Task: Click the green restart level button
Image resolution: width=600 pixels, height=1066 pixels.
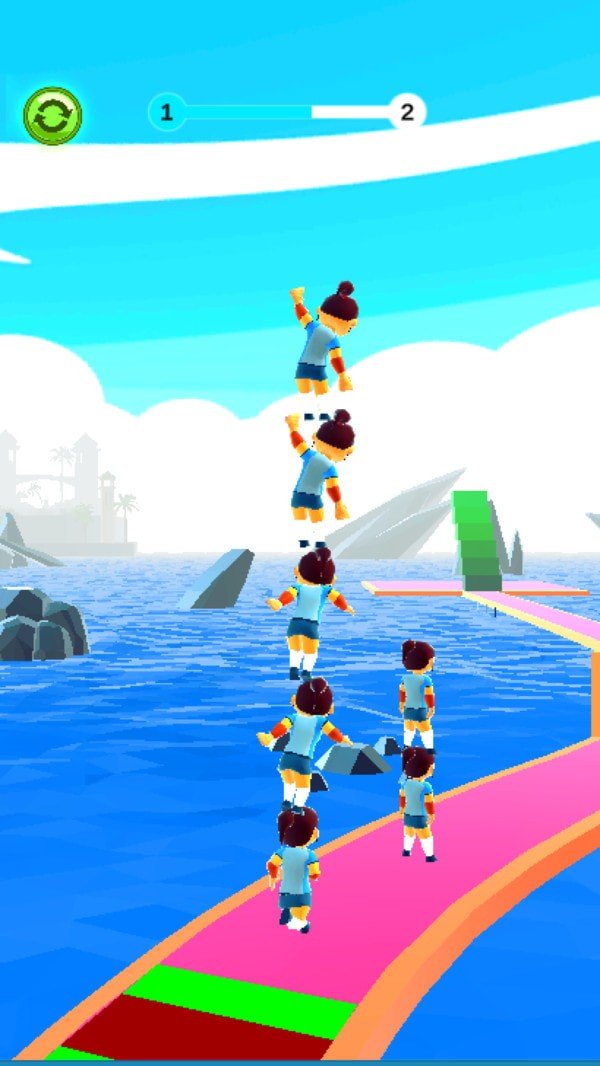Action: (x=53, y=116)
